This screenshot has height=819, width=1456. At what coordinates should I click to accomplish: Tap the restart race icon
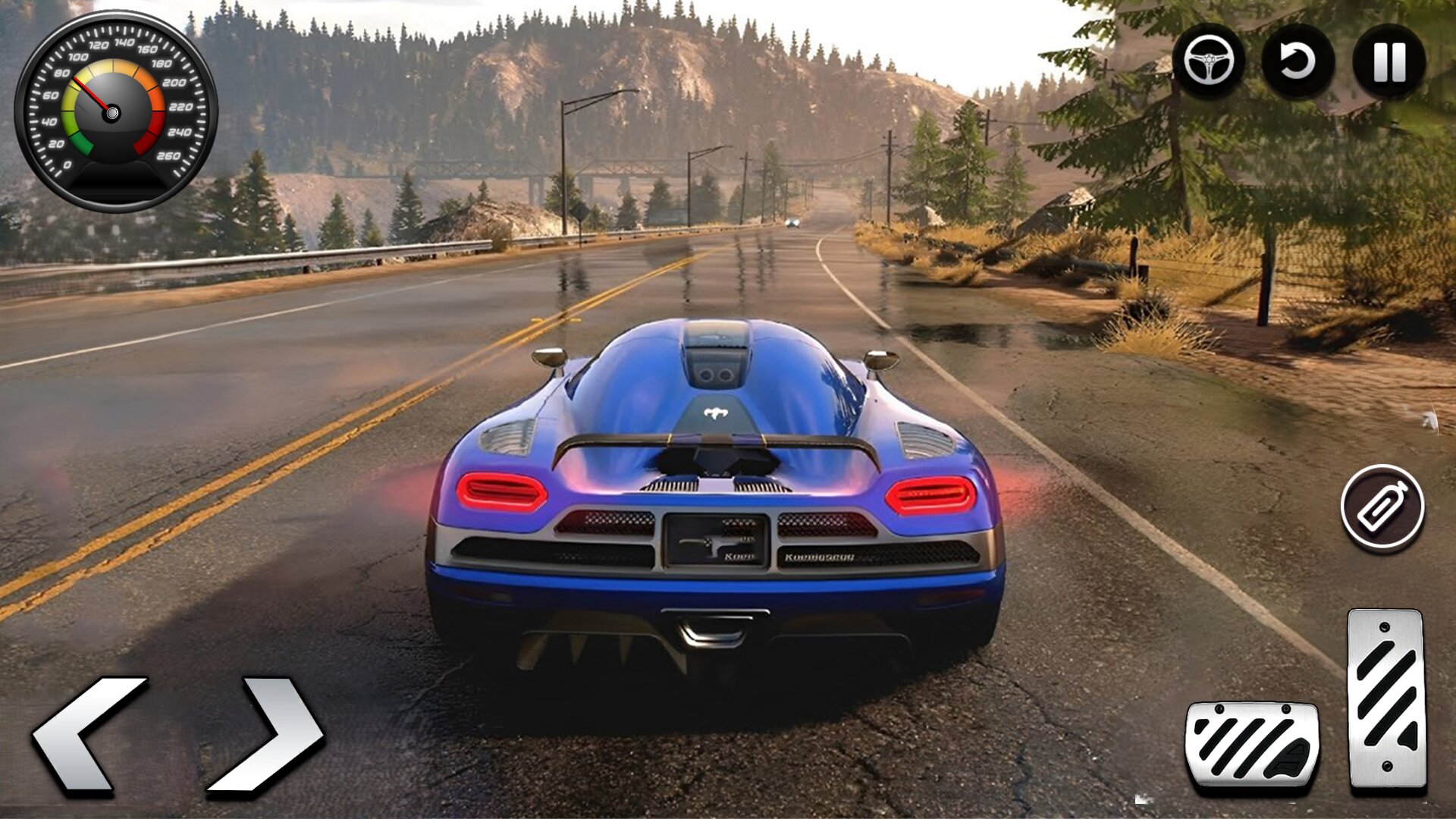(x=1298, y=62)
